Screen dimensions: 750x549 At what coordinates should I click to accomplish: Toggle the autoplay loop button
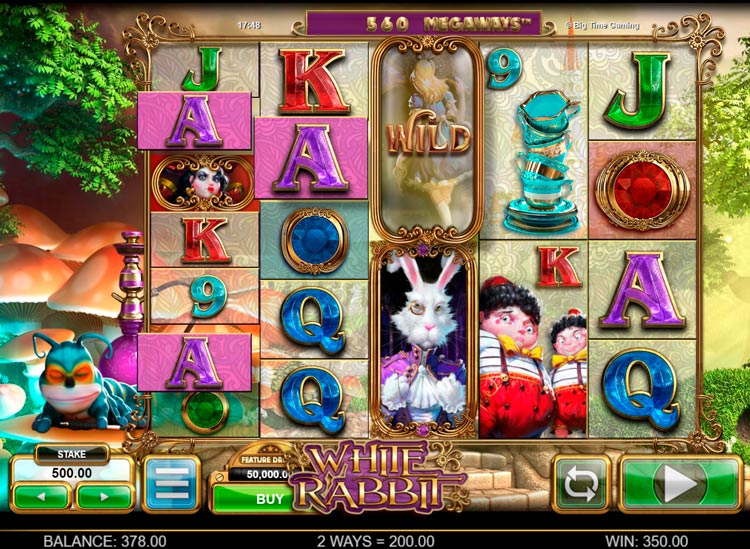[x=580, y=484]
